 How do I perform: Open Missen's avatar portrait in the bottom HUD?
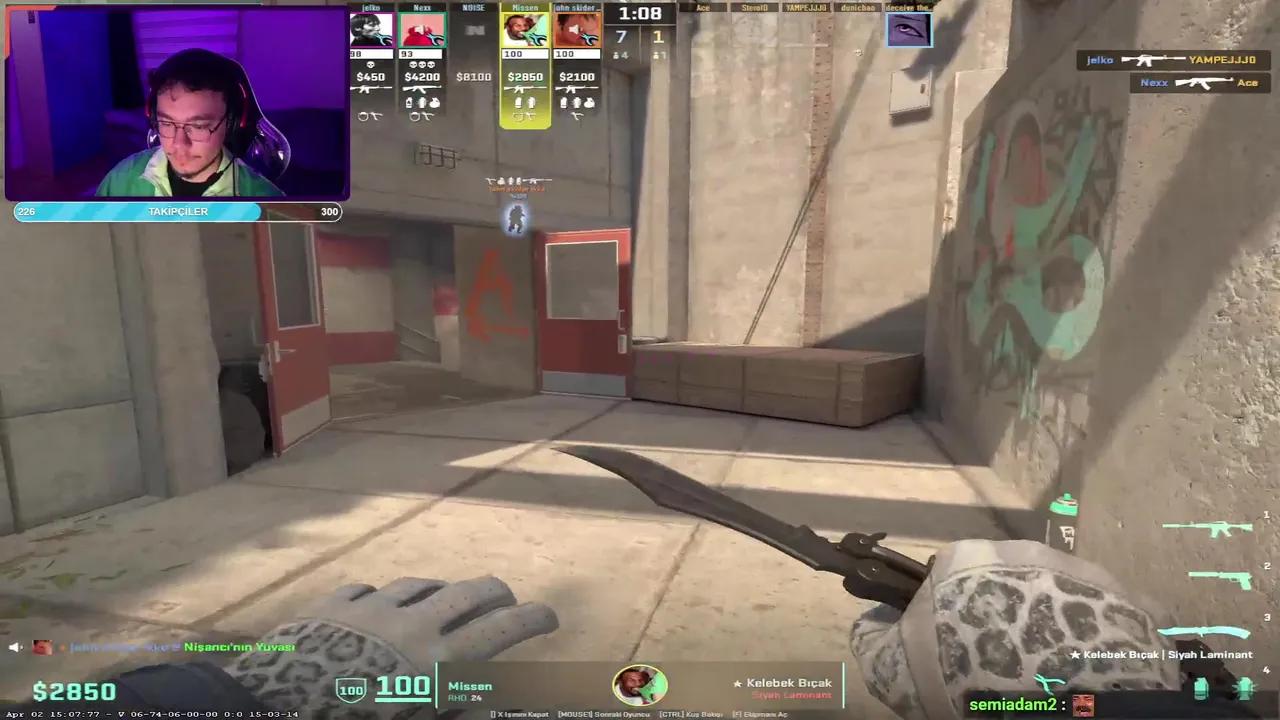(x=640, y=685)
